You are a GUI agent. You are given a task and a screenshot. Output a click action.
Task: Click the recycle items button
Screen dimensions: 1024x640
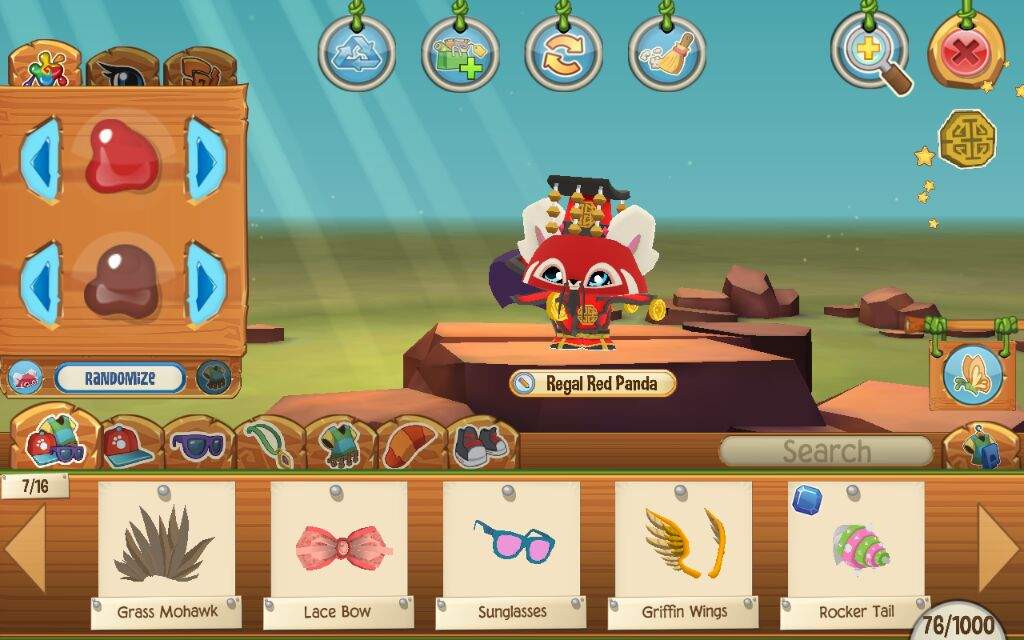[357, 53]
